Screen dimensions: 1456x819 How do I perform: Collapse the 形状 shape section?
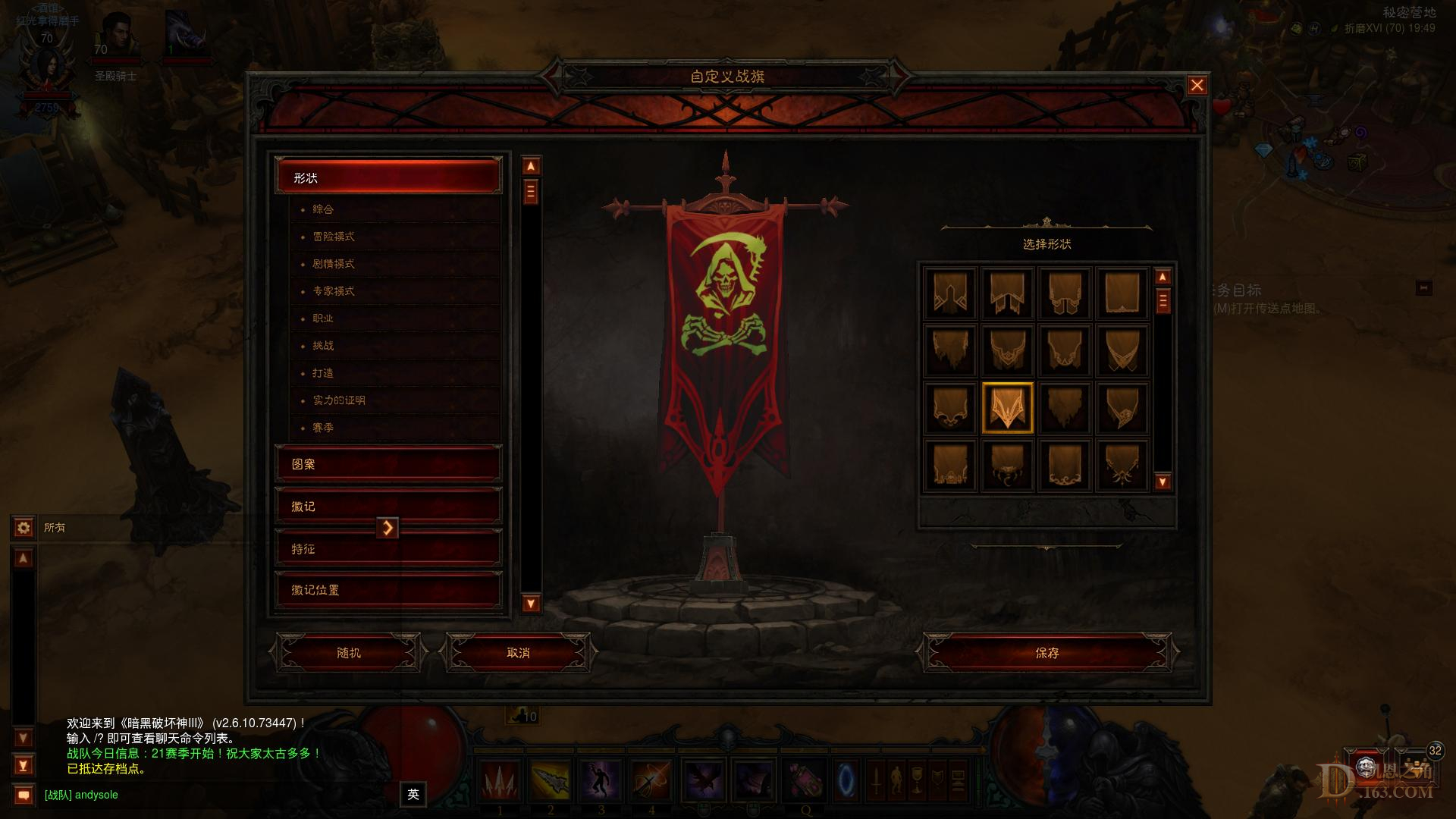pyautogui.click(x=388, y=177)
